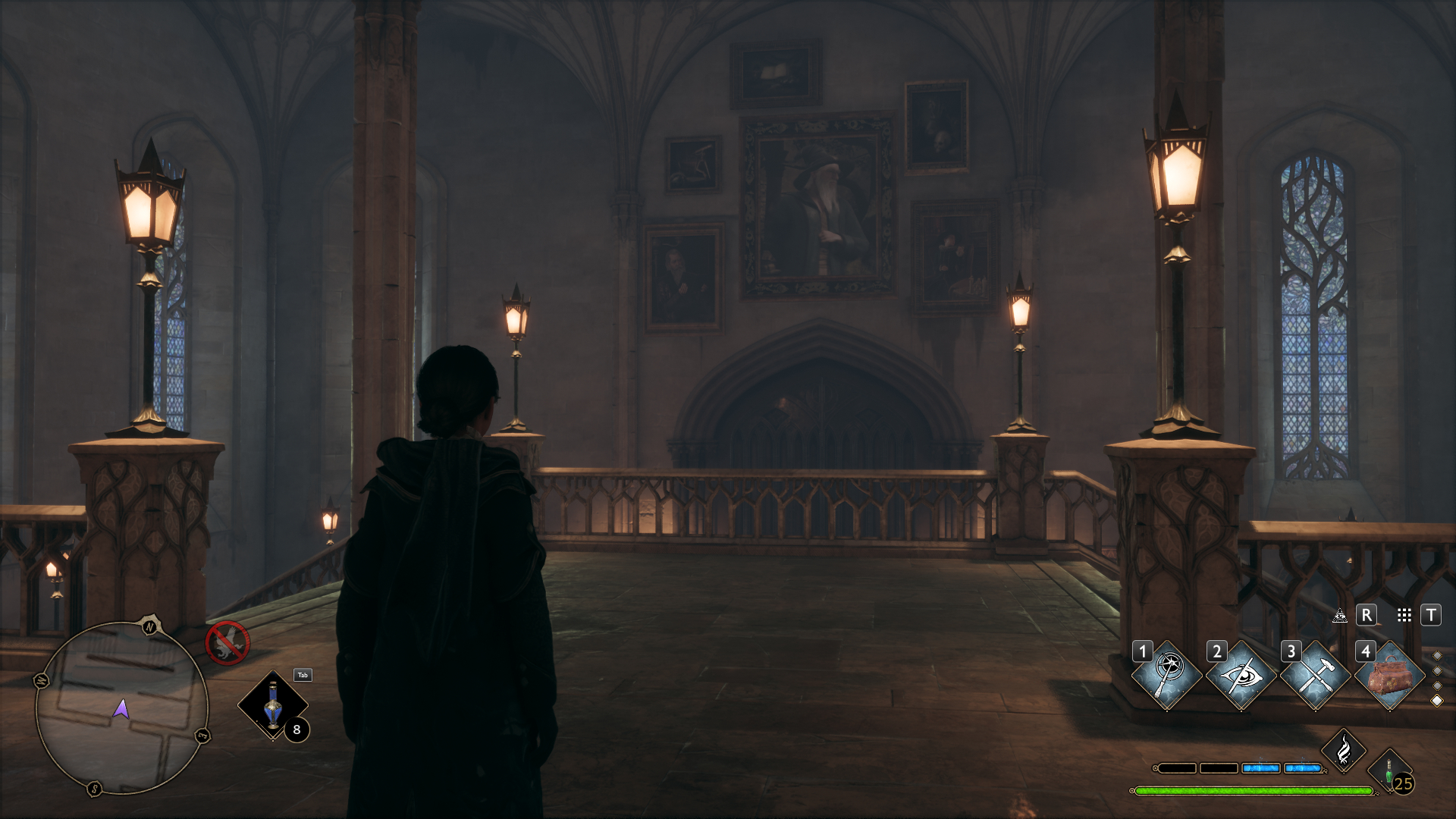Use the brown leather bag slot
This screenshot has height=819, width=1456.
tap(1389, 674)
